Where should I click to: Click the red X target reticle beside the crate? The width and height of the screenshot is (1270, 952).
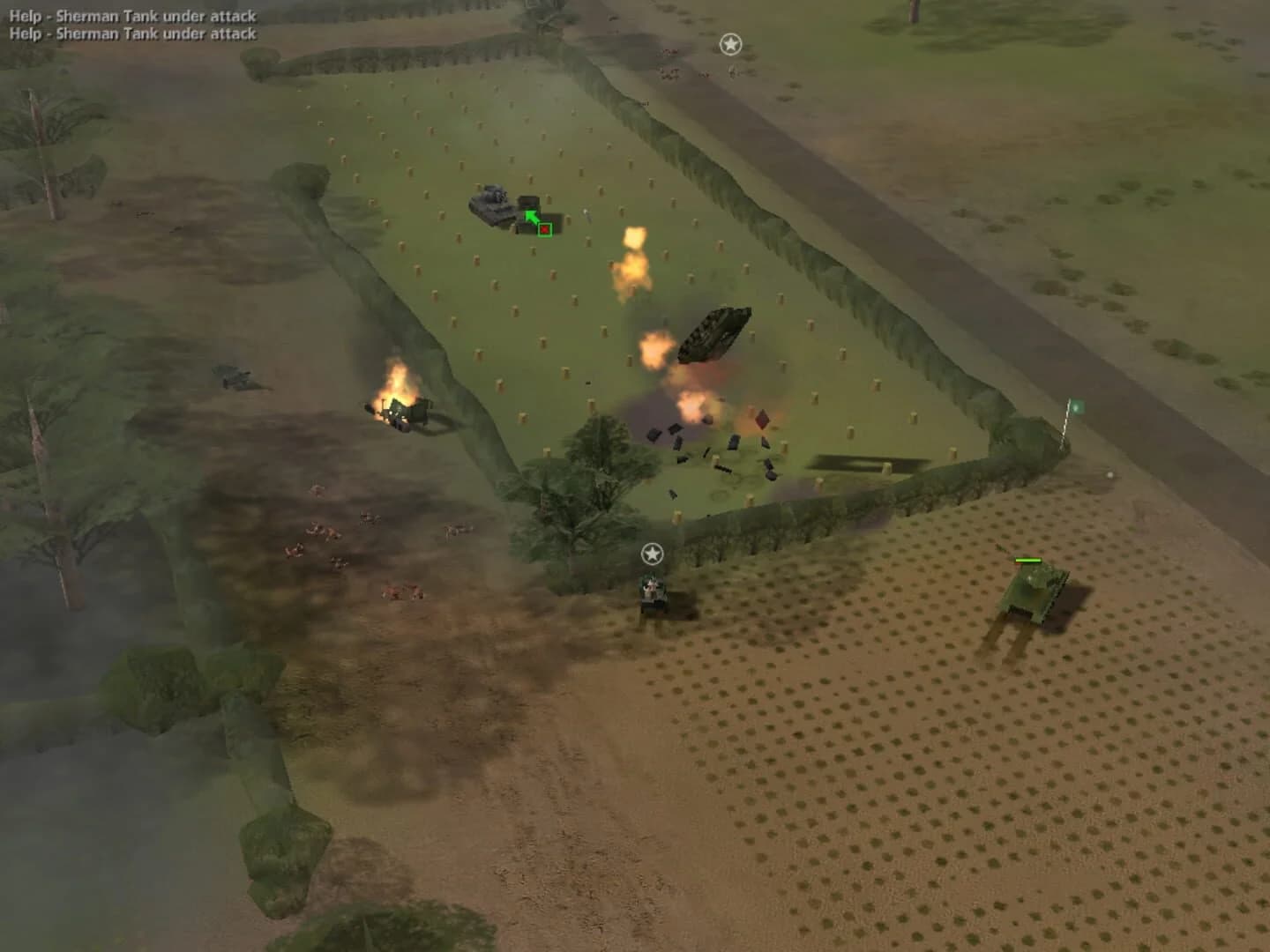(546, 230)
